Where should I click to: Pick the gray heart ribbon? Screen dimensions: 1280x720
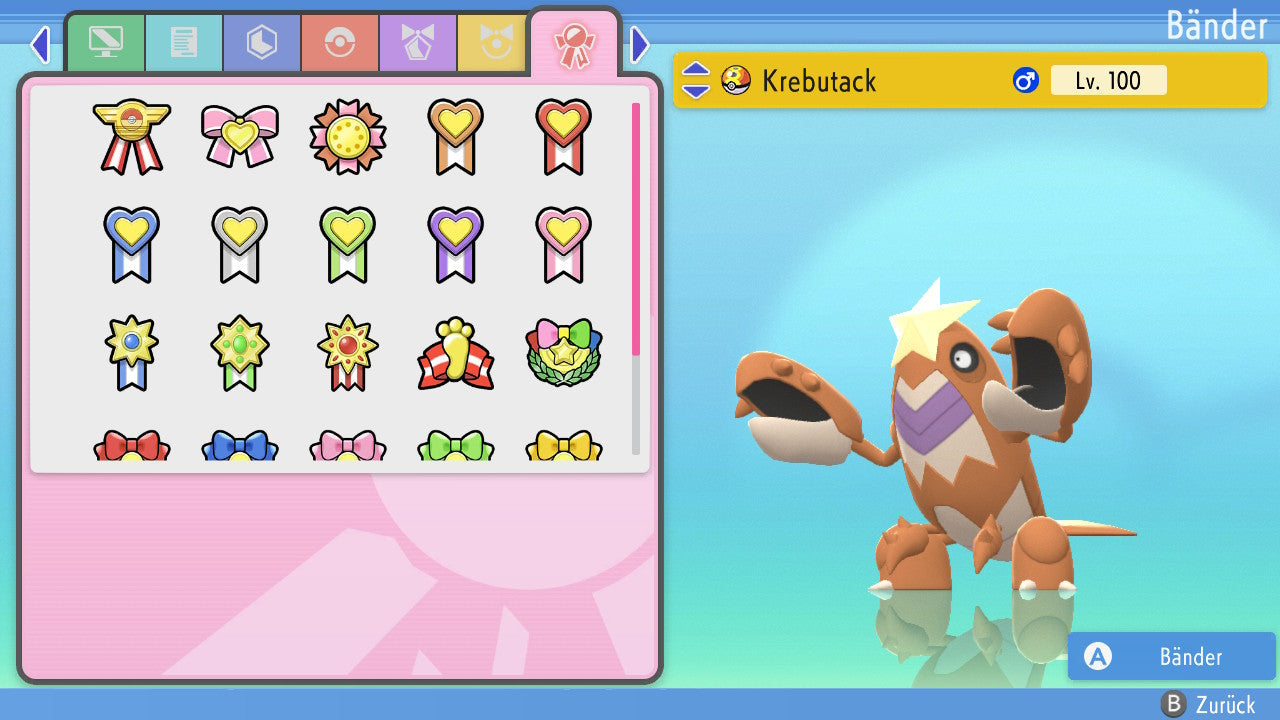point(239,243)
